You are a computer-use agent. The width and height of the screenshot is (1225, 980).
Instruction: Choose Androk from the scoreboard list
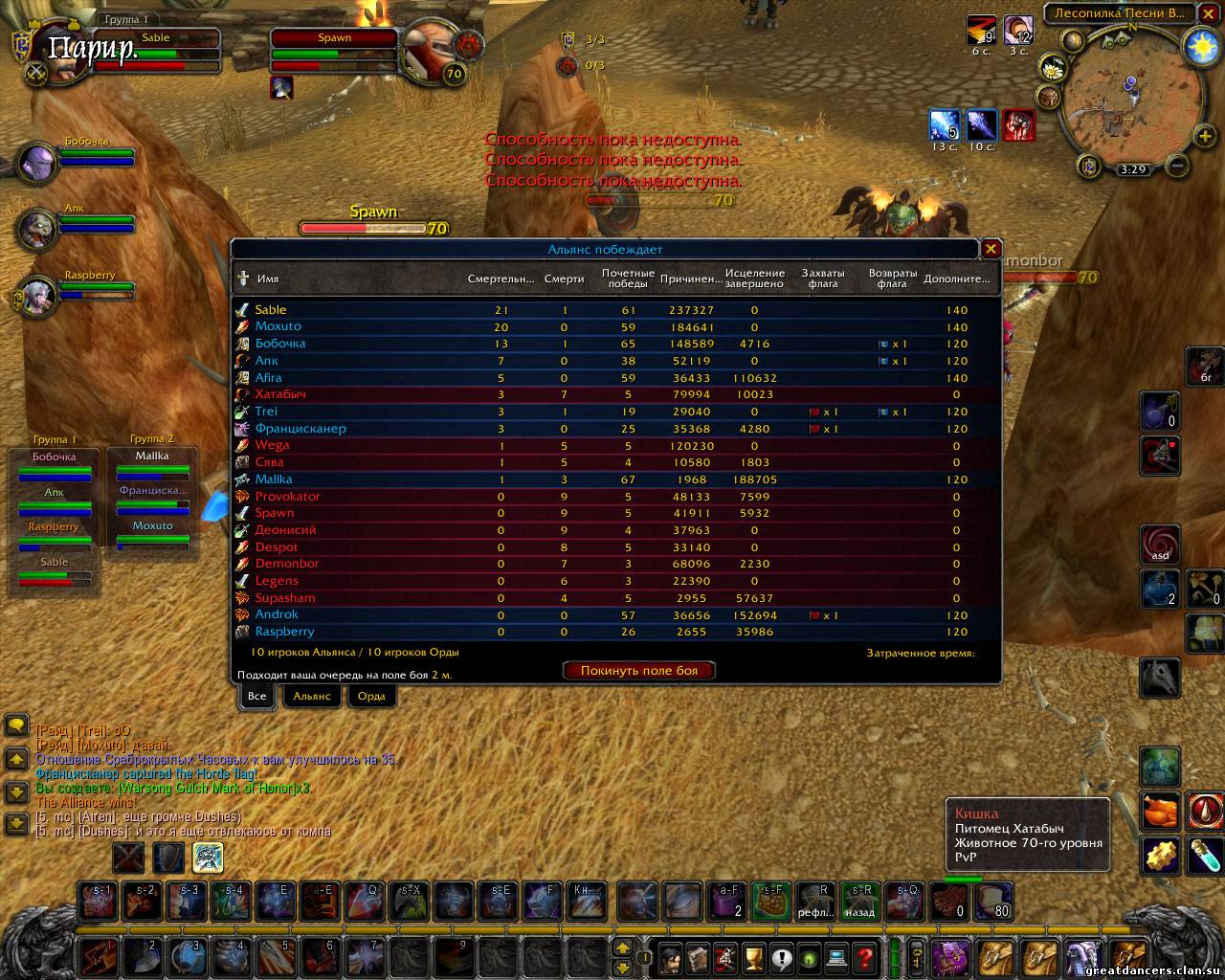[x=277, y=614]
